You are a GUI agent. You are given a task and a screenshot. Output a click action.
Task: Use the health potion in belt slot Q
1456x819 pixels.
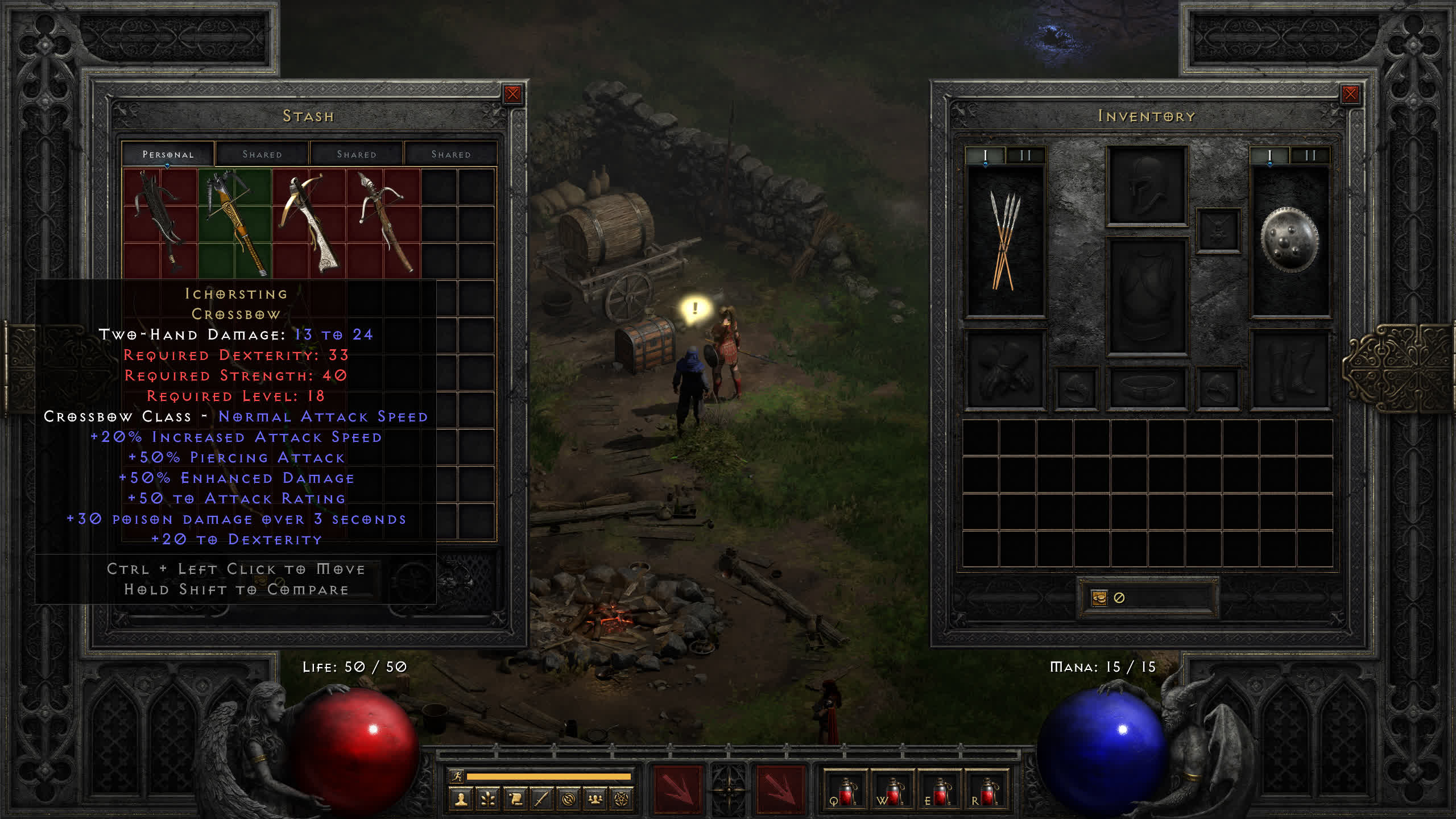[x=845, y=791]
